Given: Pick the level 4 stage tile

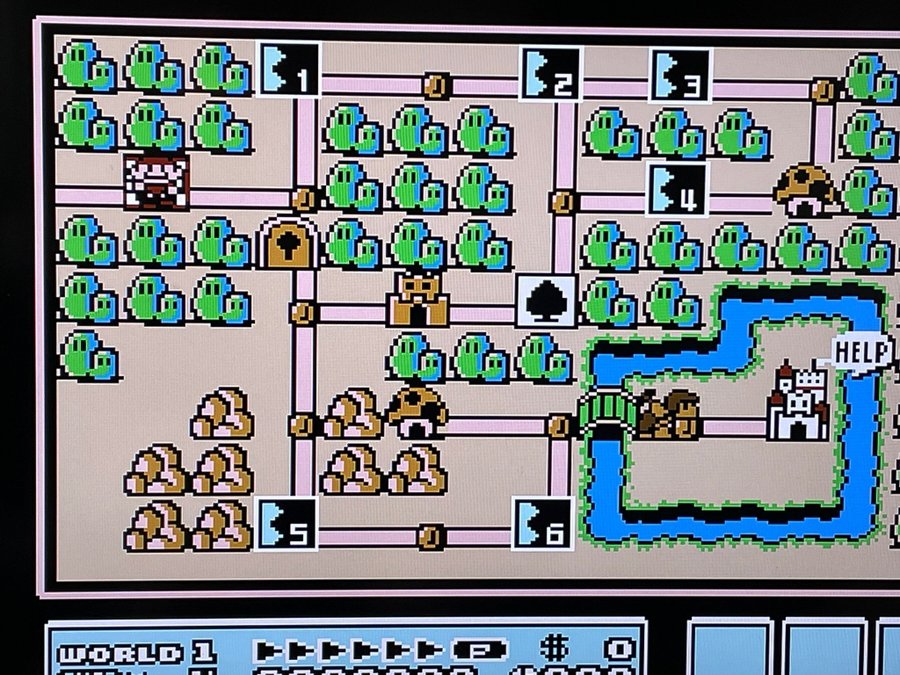Looking at the screenshot, I should click(678, 189).
